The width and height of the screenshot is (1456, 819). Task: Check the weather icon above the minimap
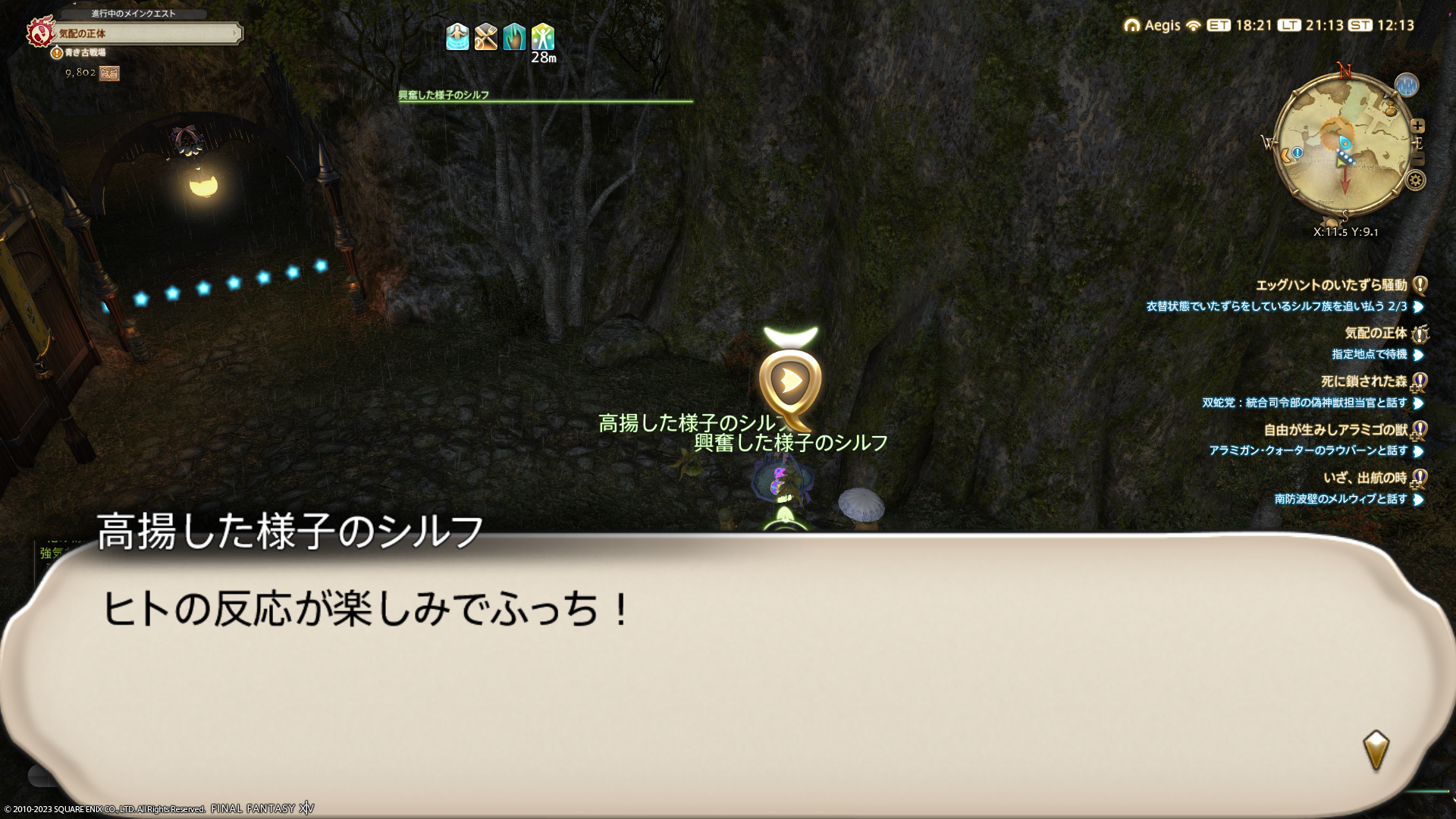click(1406, 85)
